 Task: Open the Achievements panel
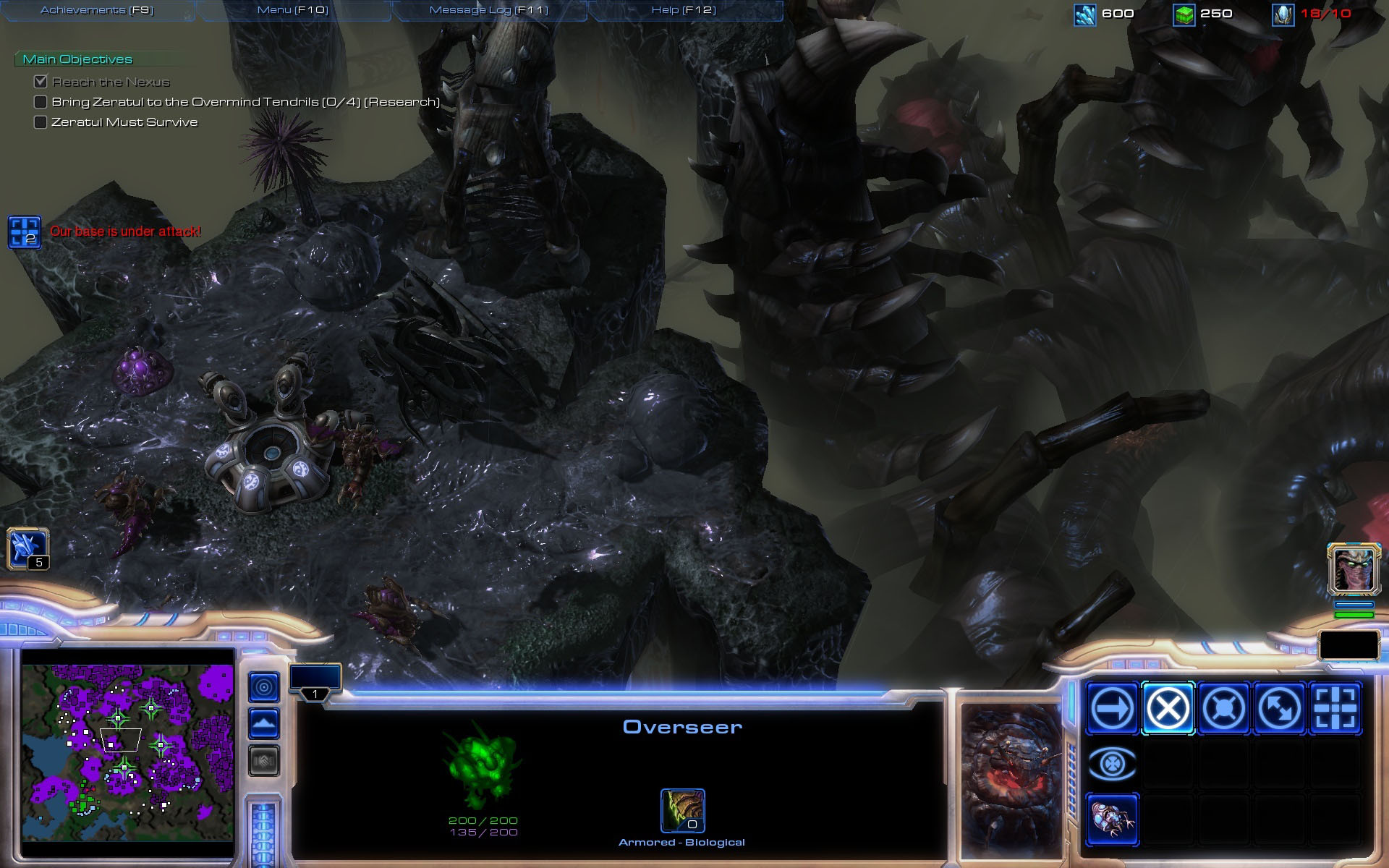click(97, 10)
